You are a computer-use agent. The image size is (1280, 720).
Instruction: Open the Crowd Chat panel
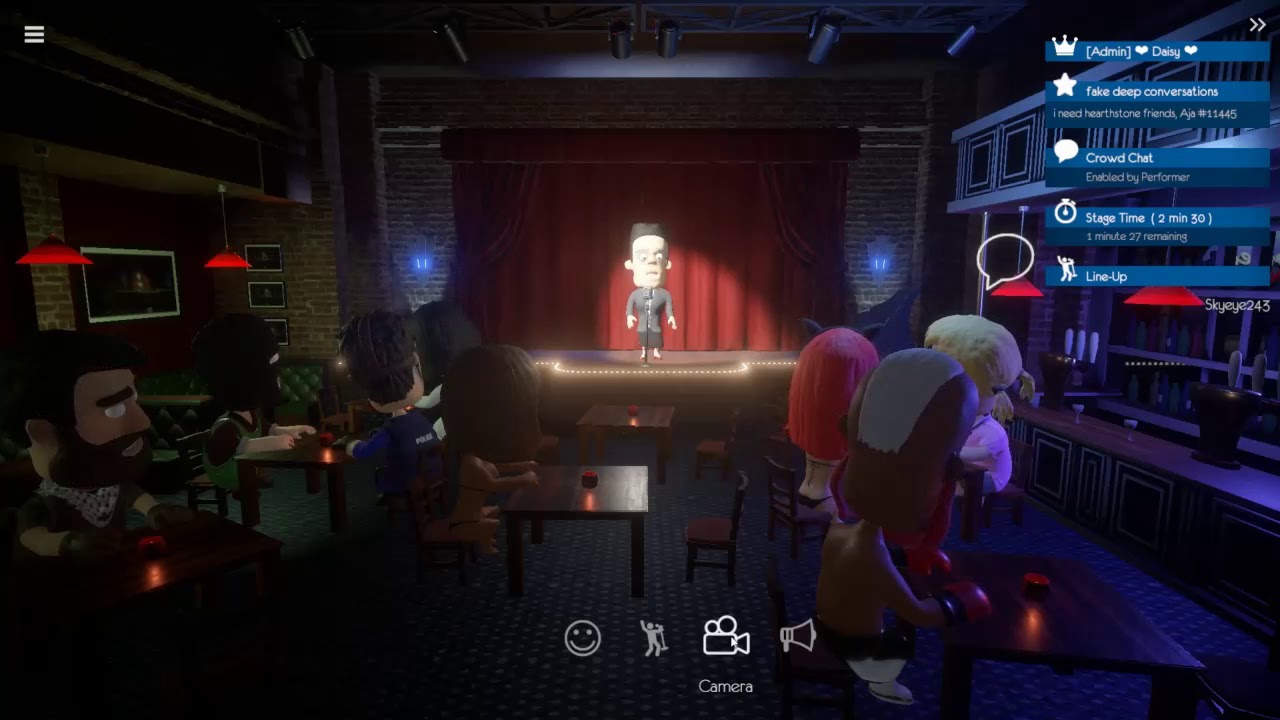[x=1119, y=158]
